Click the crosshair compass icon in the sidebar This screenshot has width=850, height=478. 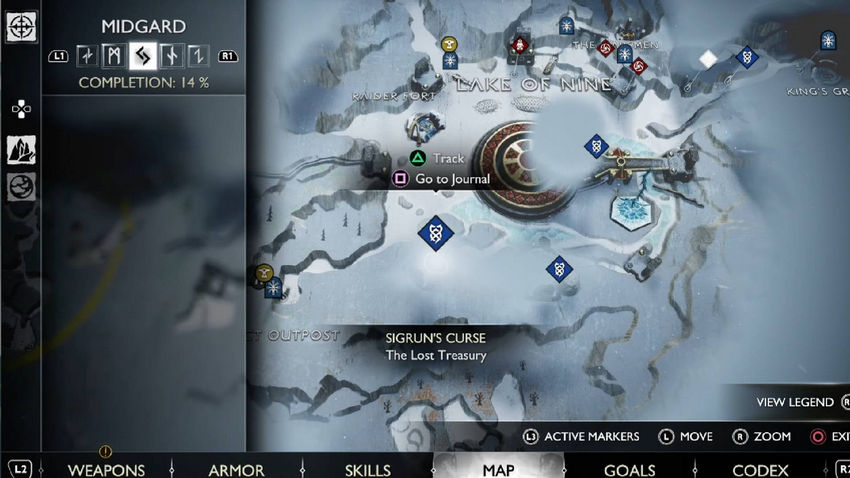click(21, 26)
